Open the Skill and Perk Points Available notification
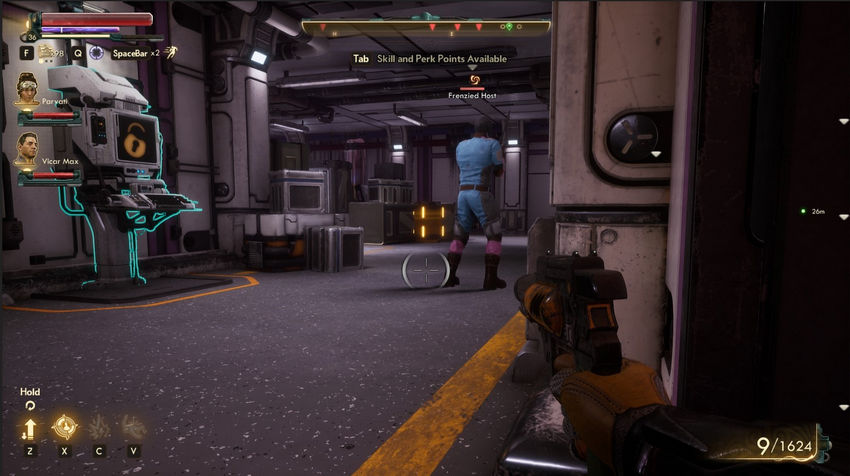The image size is (850, 476). click(429, 59)
